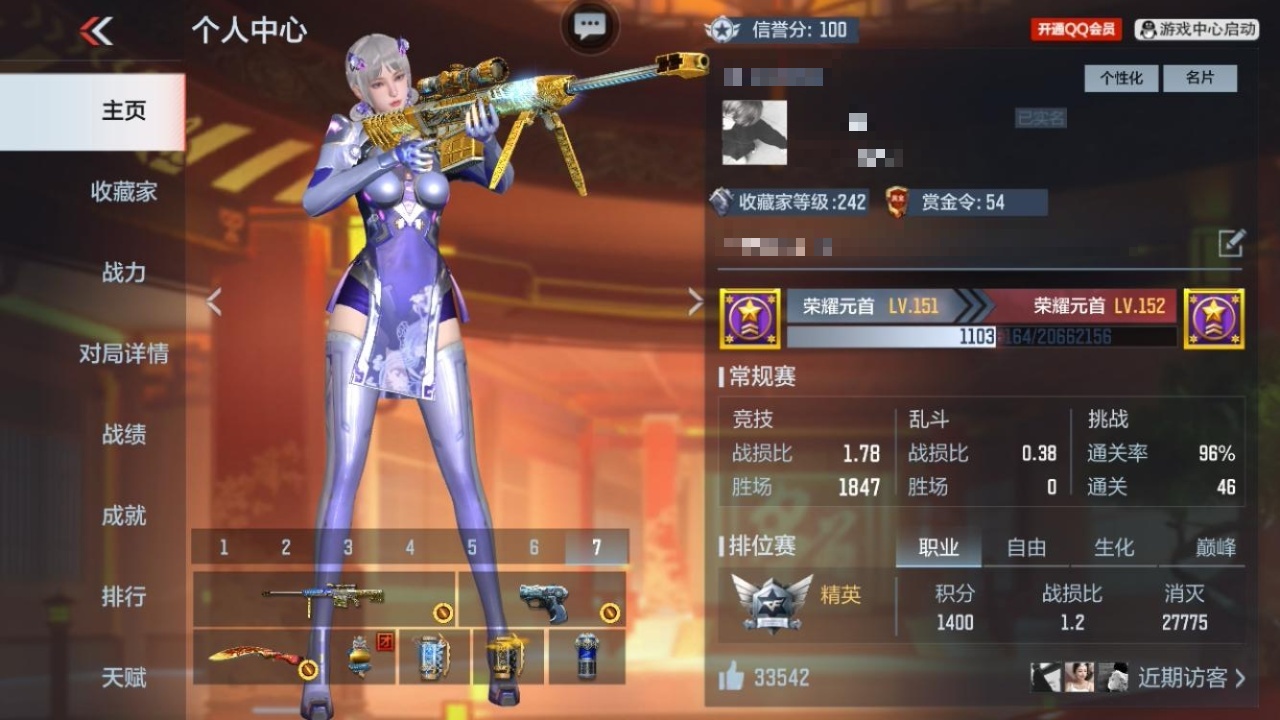
Task: Open the 排行 rankings page
Action: pyautogui.click(x=123, y=596)
